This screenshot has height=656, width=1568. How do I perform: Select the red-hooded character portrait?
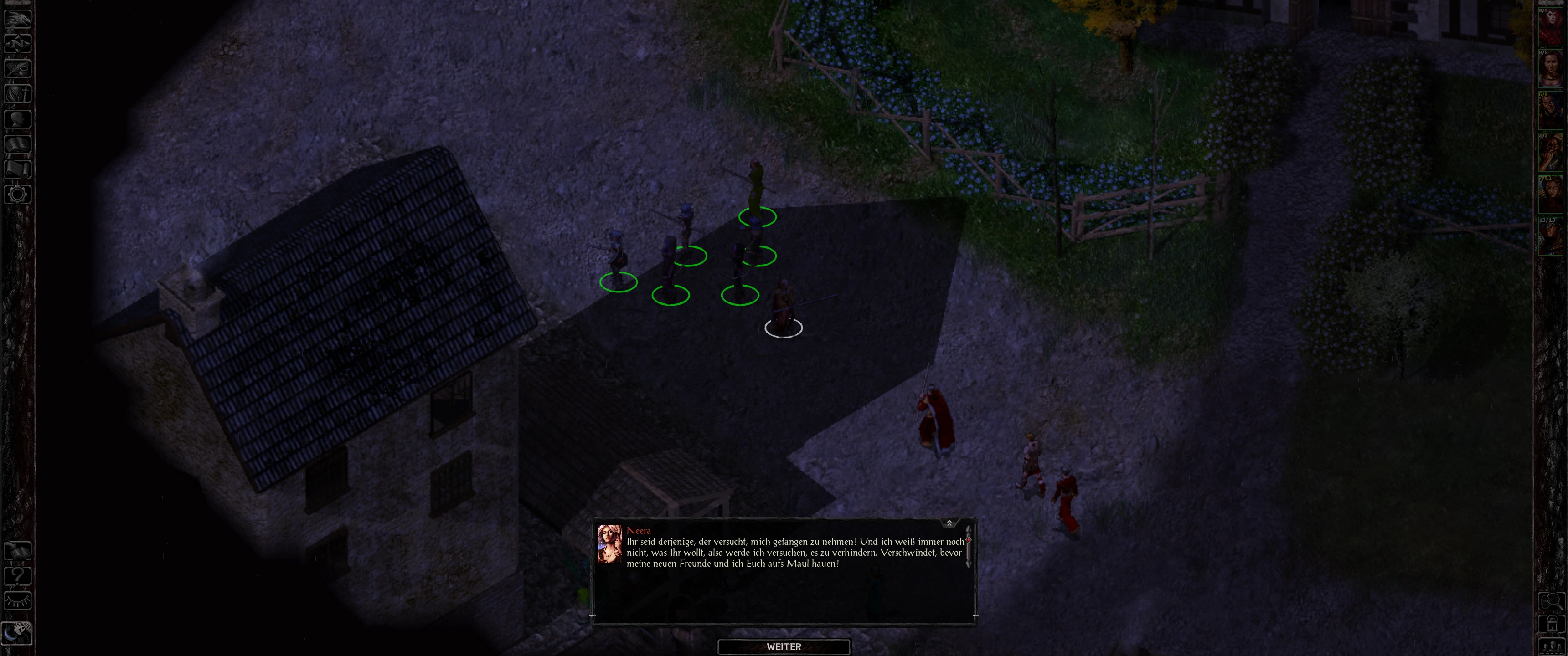pyautogui.click(x=1550, y=27)
